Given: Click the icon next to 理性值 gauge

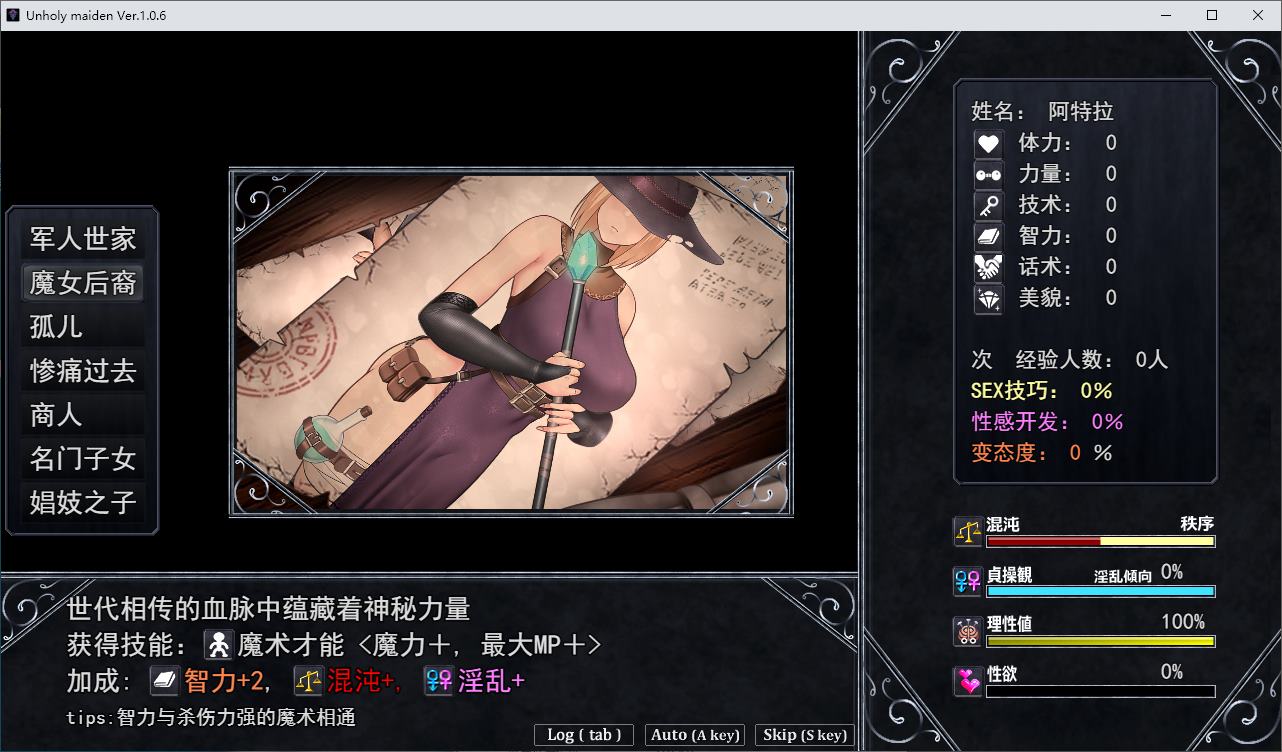Looking at the screenshot, I should (966, 629).
